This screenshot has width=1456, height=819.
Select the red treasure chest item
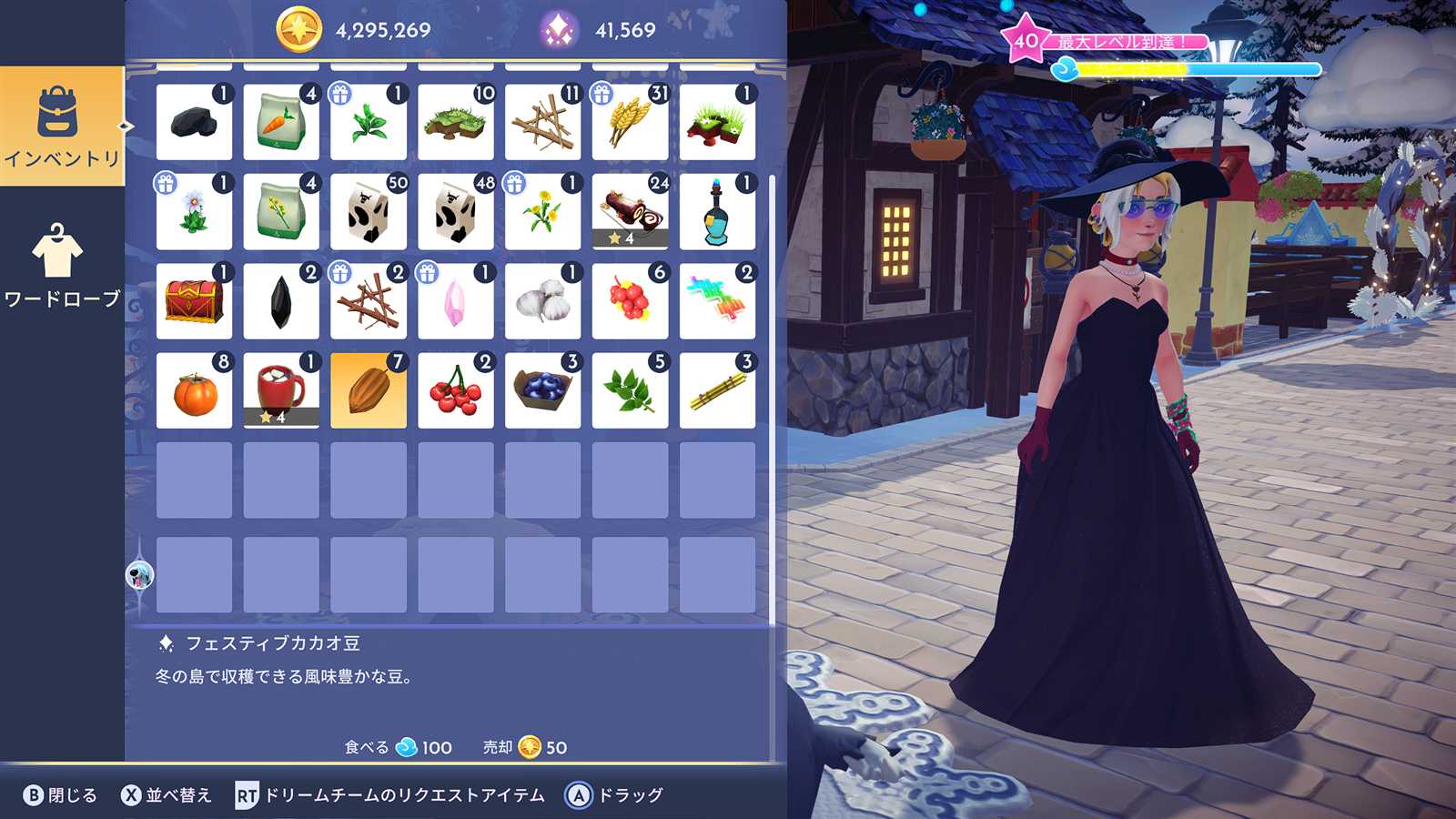[x=194, y=301]
